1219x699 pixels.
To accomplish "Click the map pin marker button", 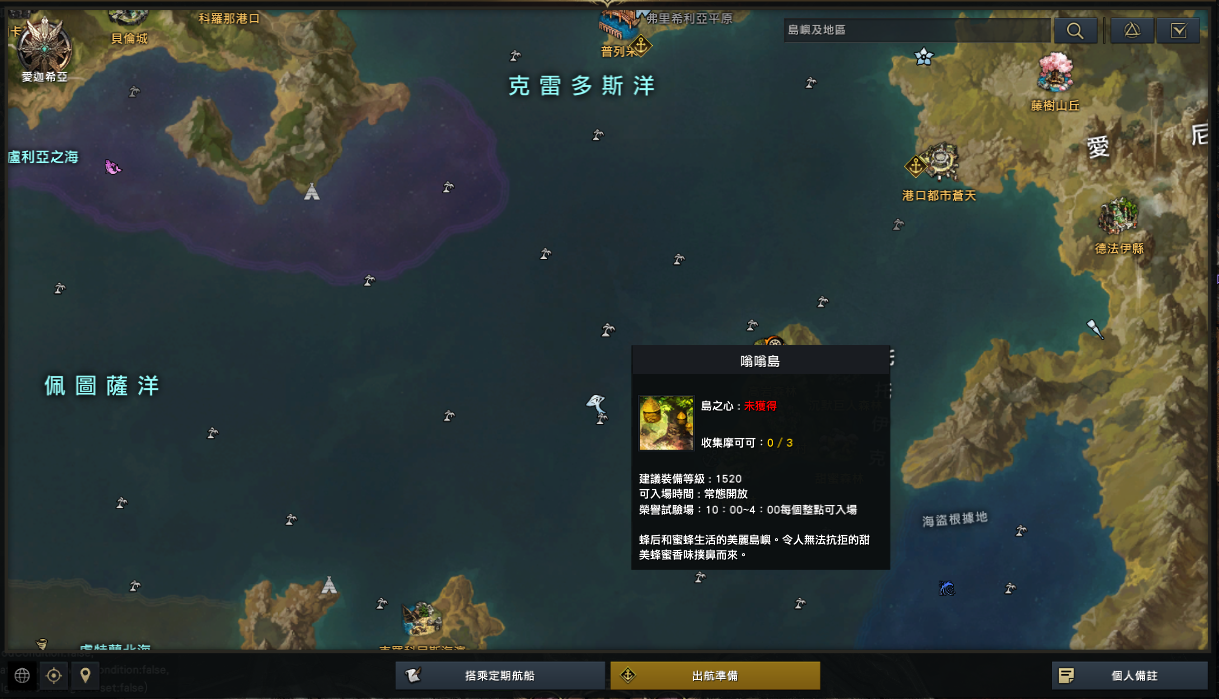I will [86, 676].
